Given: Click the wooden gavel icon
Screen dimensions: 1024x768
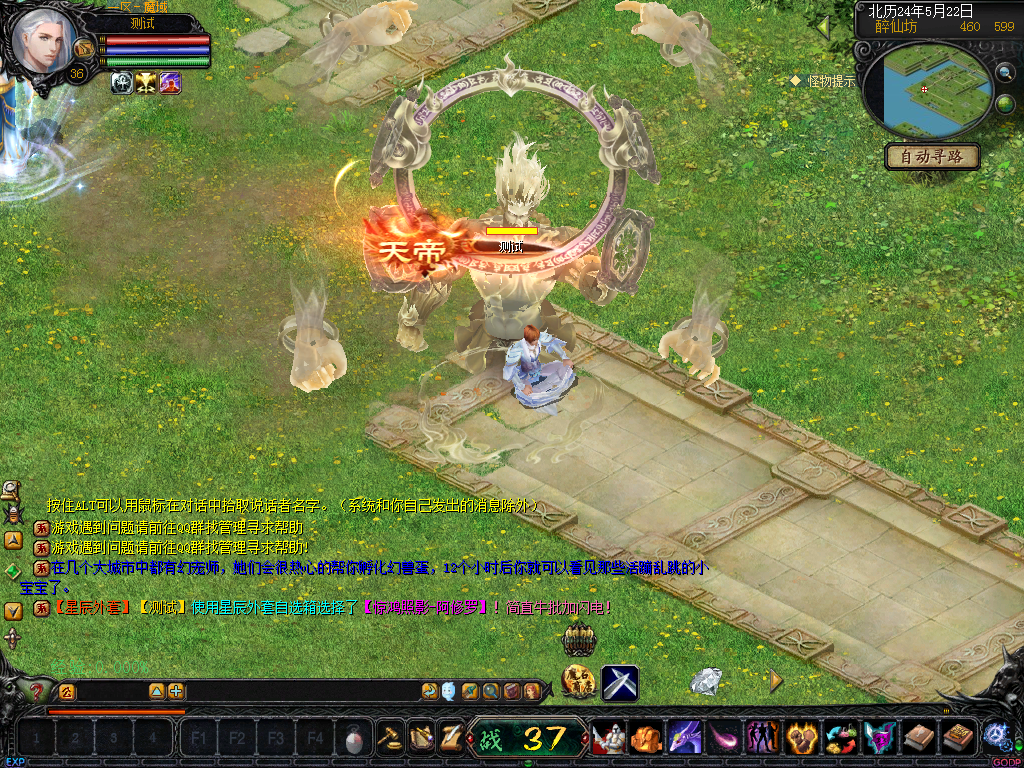Looking at the screenshot, I should [x=389, y=738].
